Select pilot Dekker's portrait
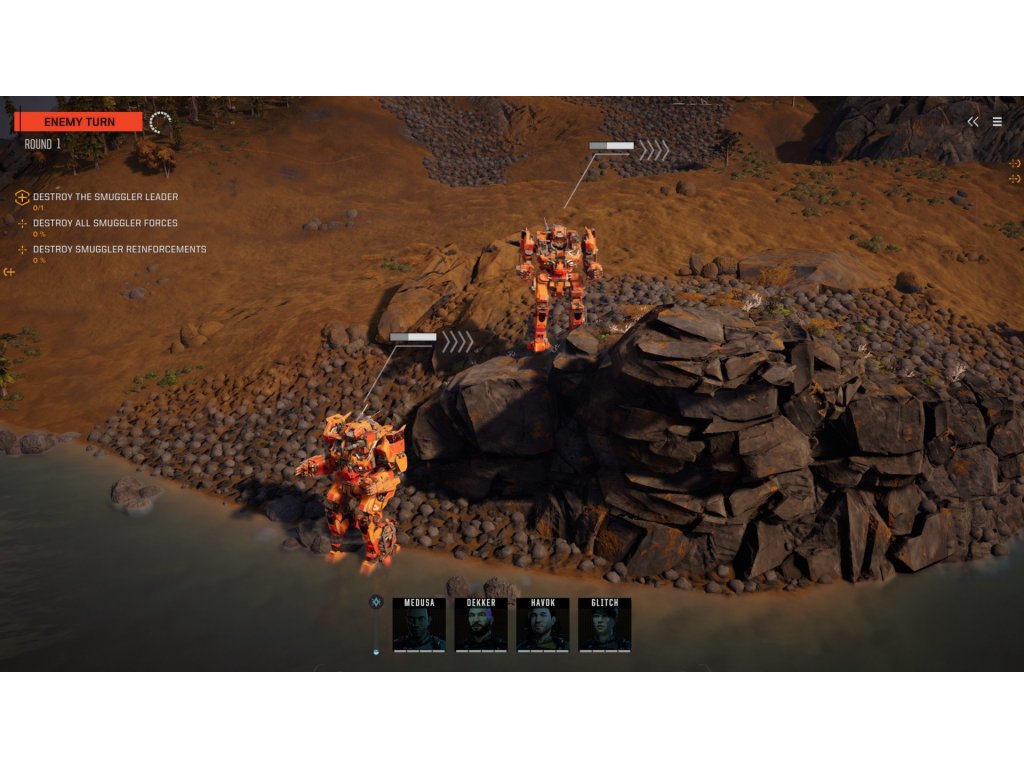1024x768 pixels. click(481, 626)
